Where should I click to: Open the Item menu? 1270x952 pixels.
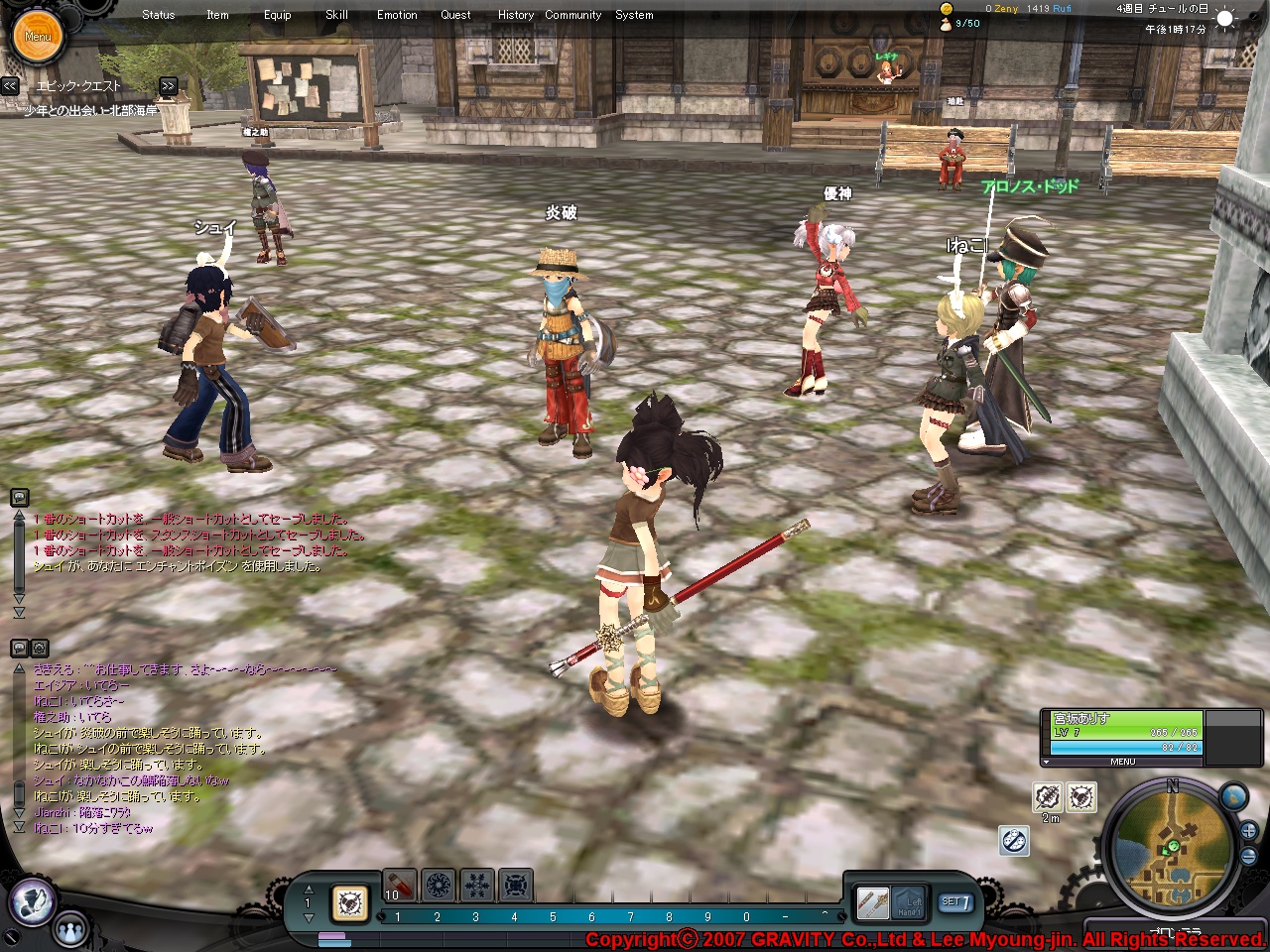tap(217, 15)
